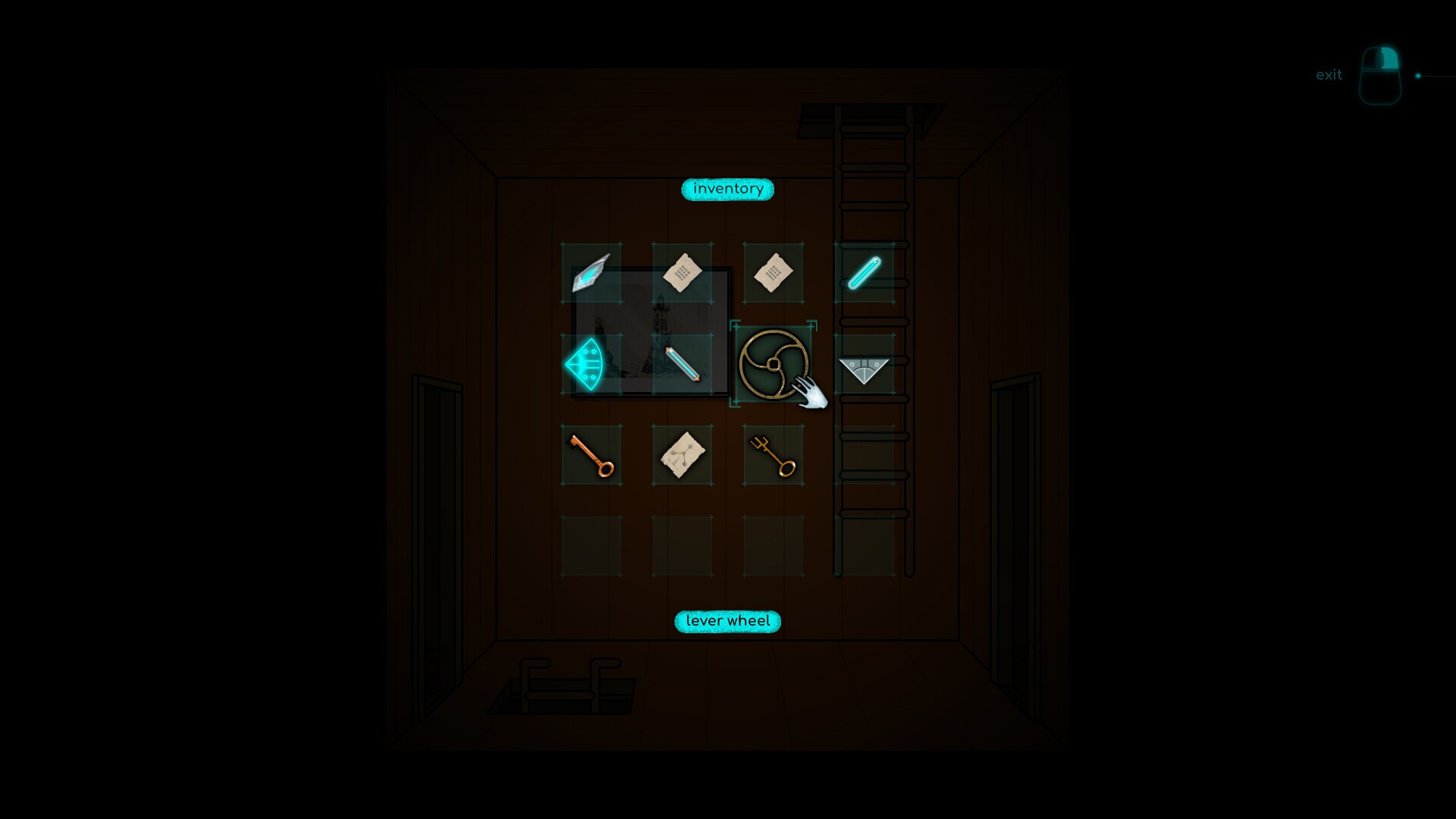Examine the note with the branching diagram
Screen dimensions: 1456x819
click(682, 455)
